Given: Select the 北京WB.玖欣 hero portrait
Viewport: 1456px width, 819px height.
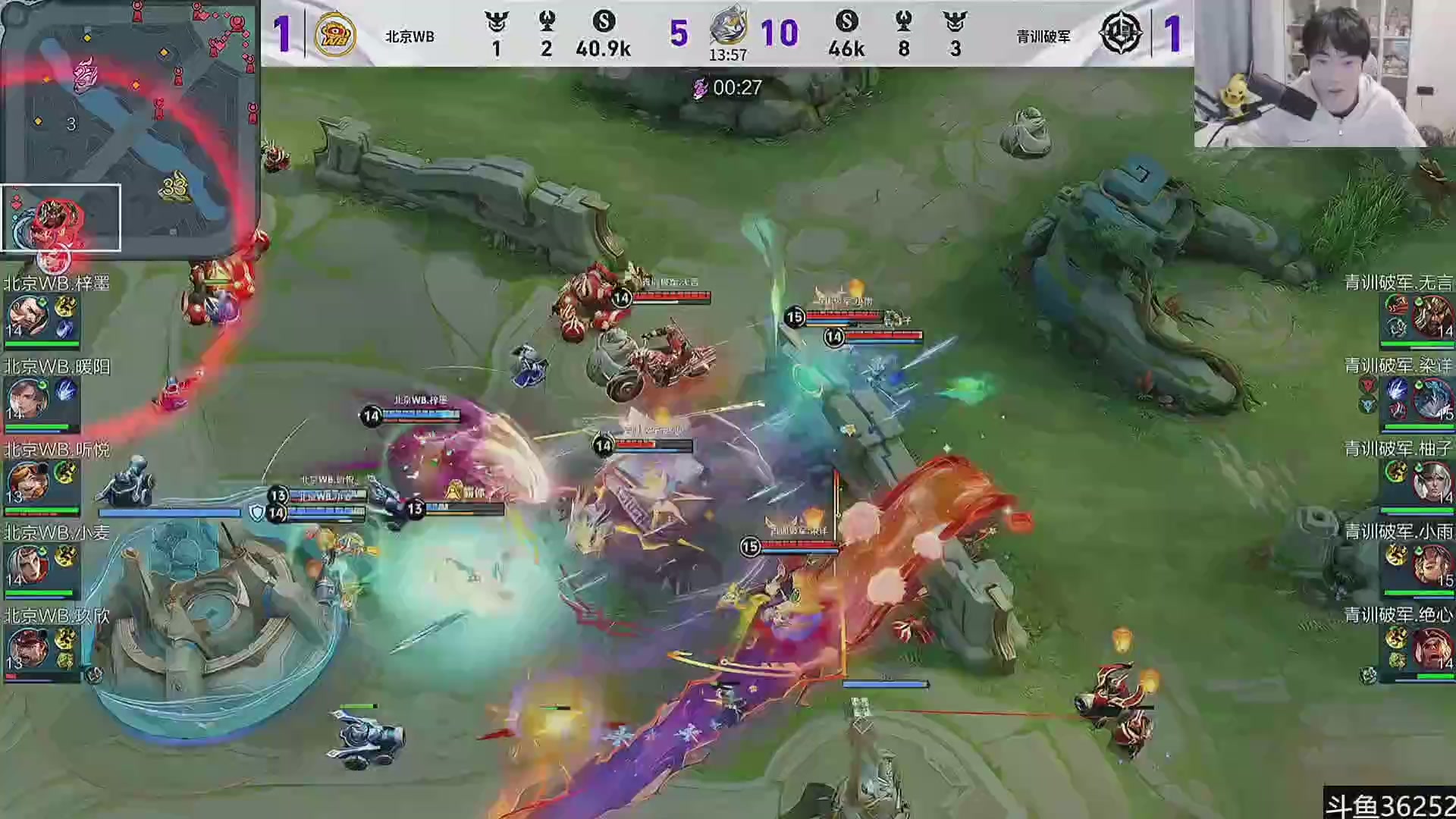Looking at the screenshot, I should [29, 649].
